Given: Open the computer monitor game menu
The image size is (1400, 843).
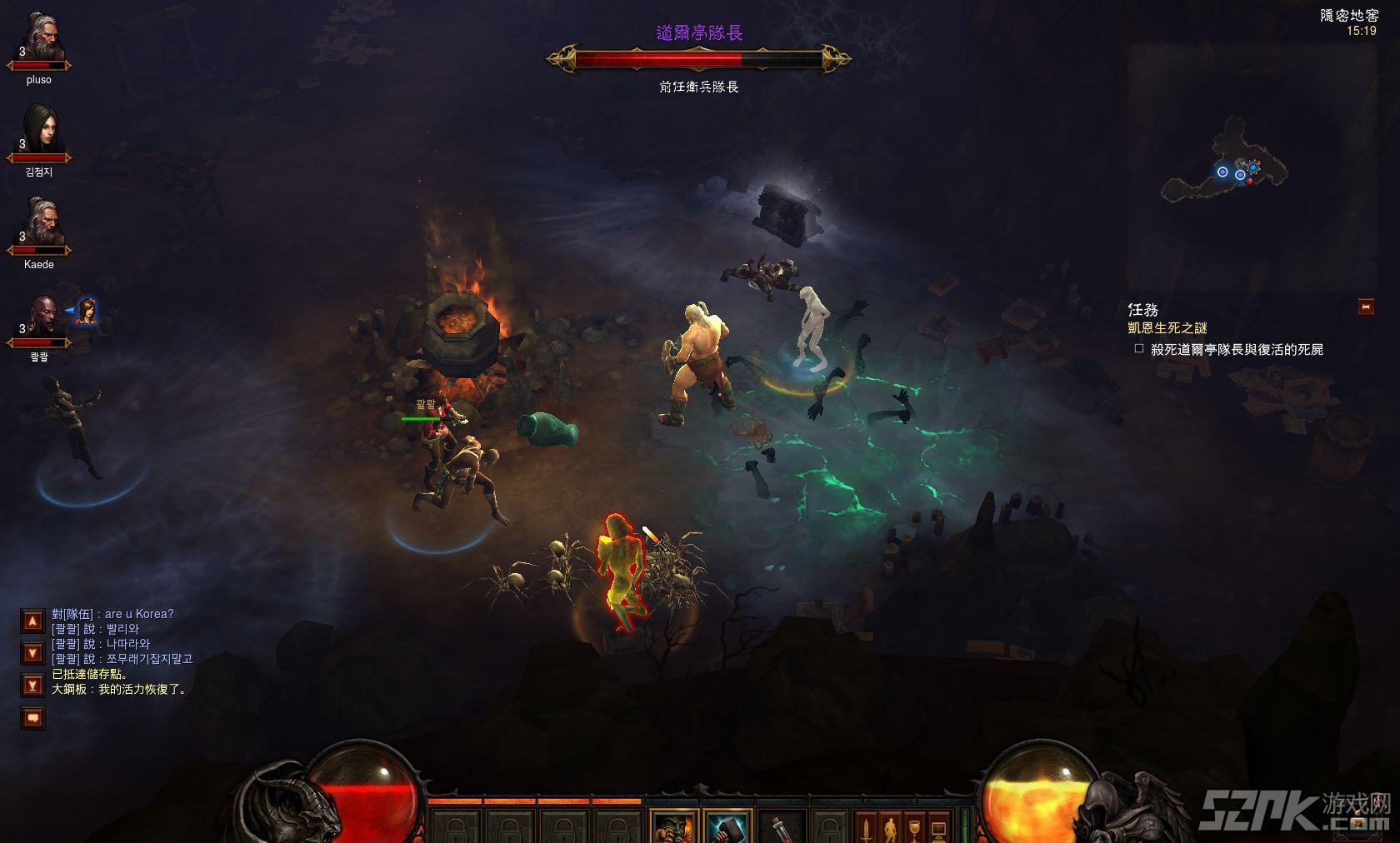Looking at the screenshot, I should click(938, 828).
